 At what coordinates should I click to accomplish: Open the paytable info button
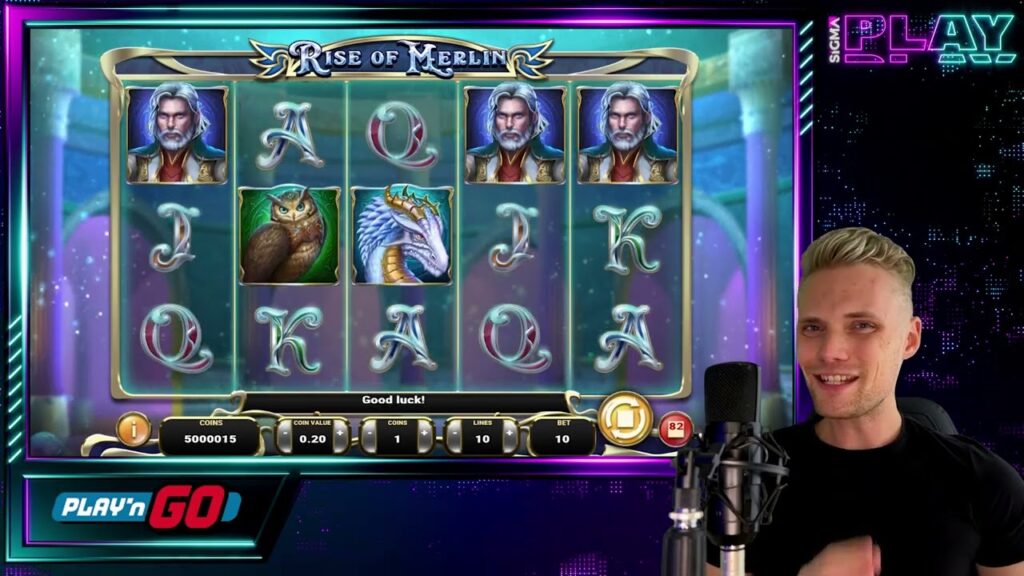pos(133,429)
